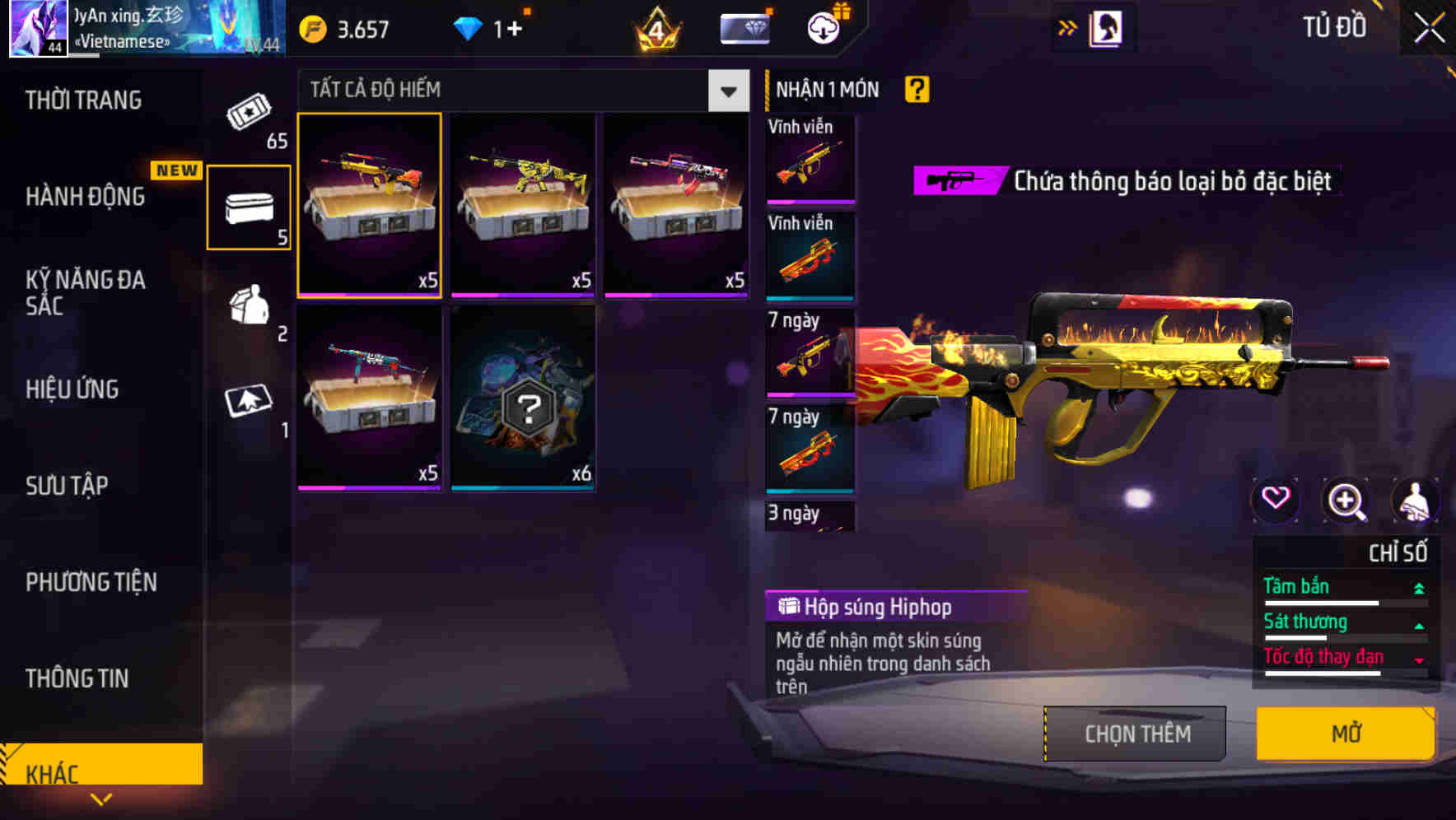
Task: Switch to the THỜI TRANG tab
Action: point(82,100)
